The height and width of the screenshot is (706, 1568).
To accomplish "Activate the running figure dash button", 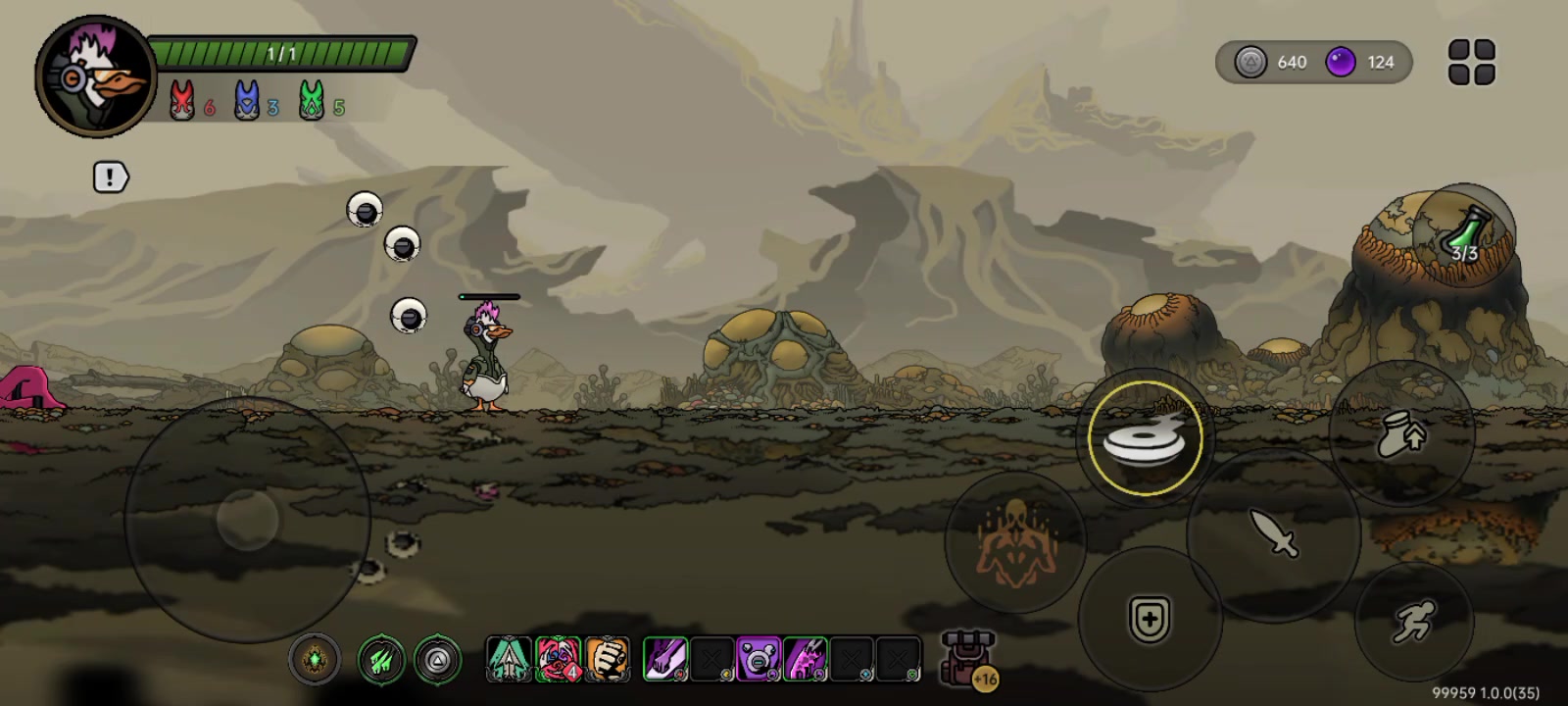I will tap(1413, 621).
